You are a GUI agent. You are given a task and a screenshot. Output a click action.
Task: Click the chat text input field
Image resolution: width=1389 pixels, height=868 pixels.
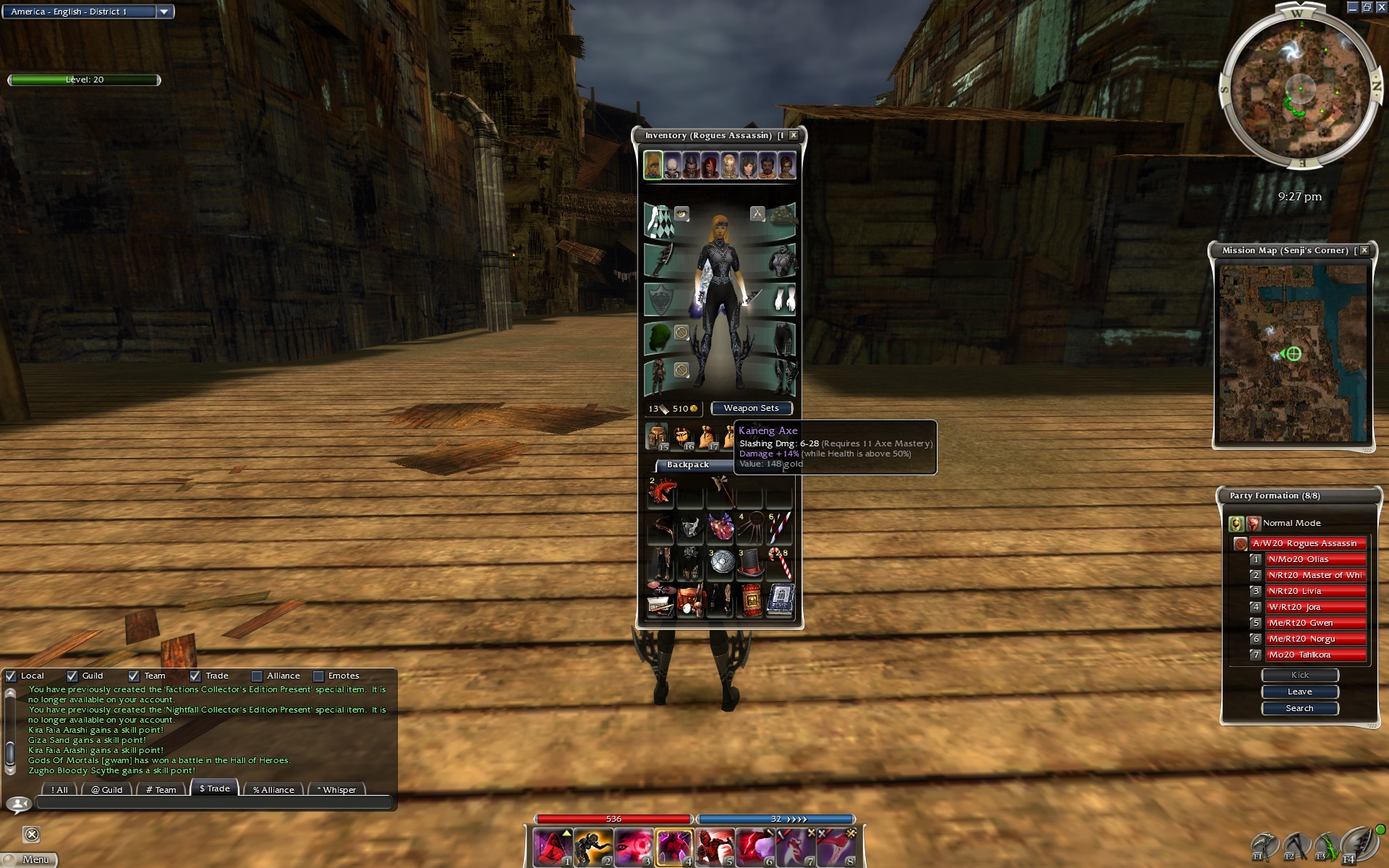click(213, 802)
